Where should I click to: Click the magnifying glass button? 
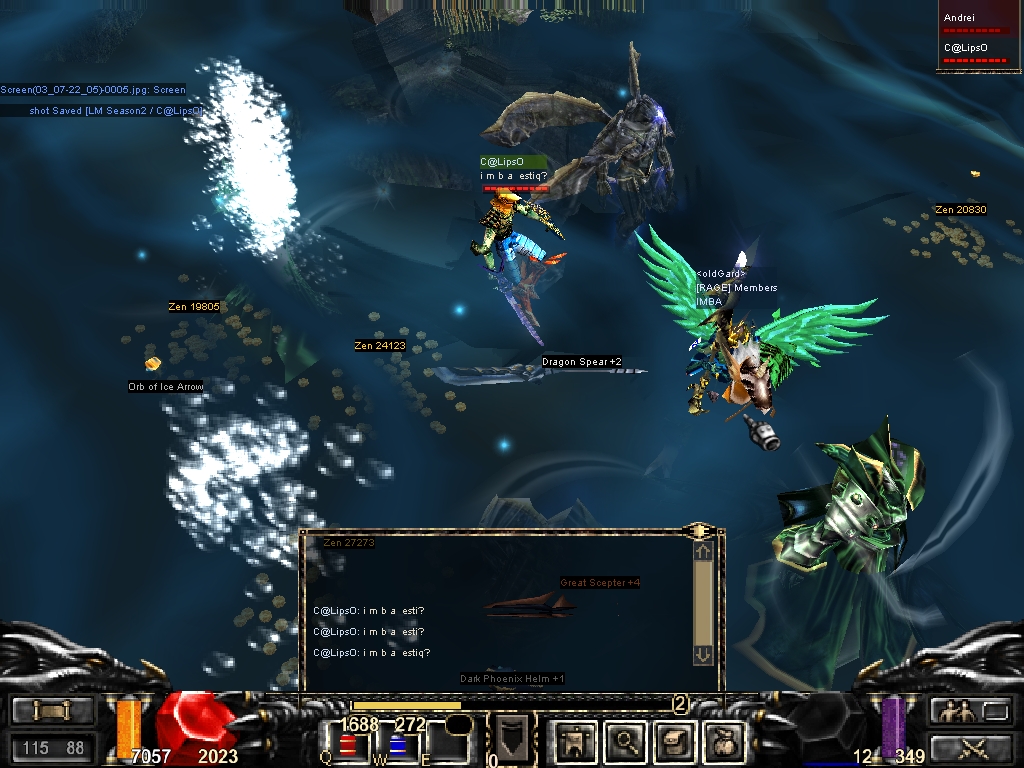[626, 741]
